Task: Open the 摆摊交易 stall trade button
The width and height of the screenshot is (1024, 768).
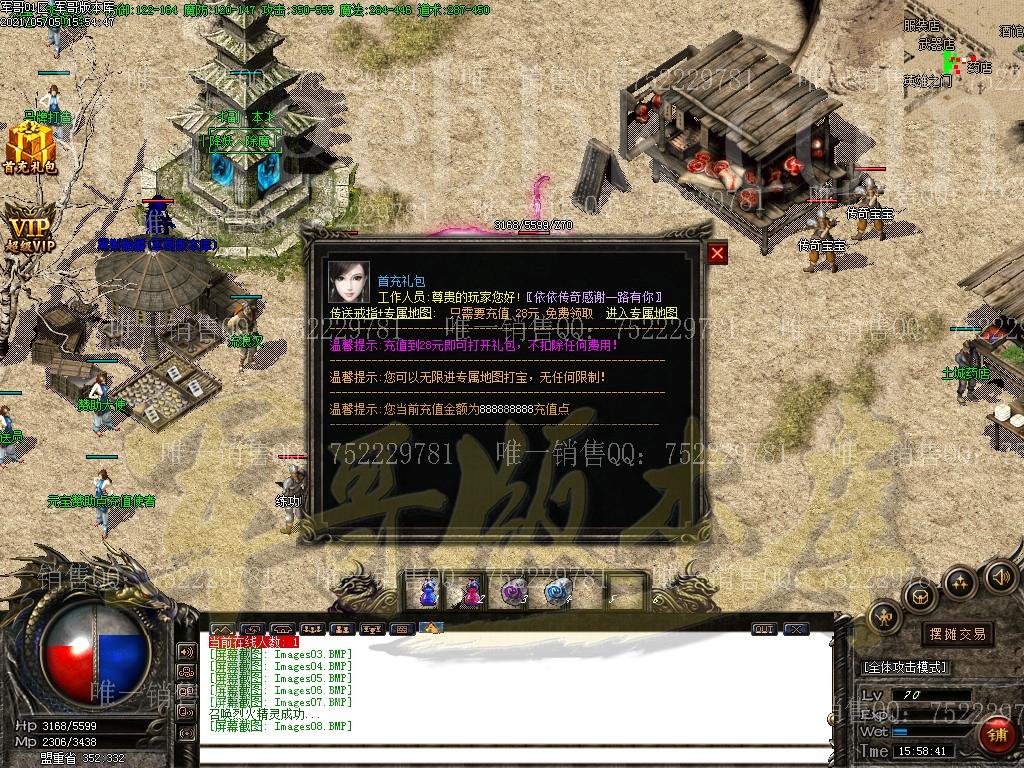Action: 957,634
